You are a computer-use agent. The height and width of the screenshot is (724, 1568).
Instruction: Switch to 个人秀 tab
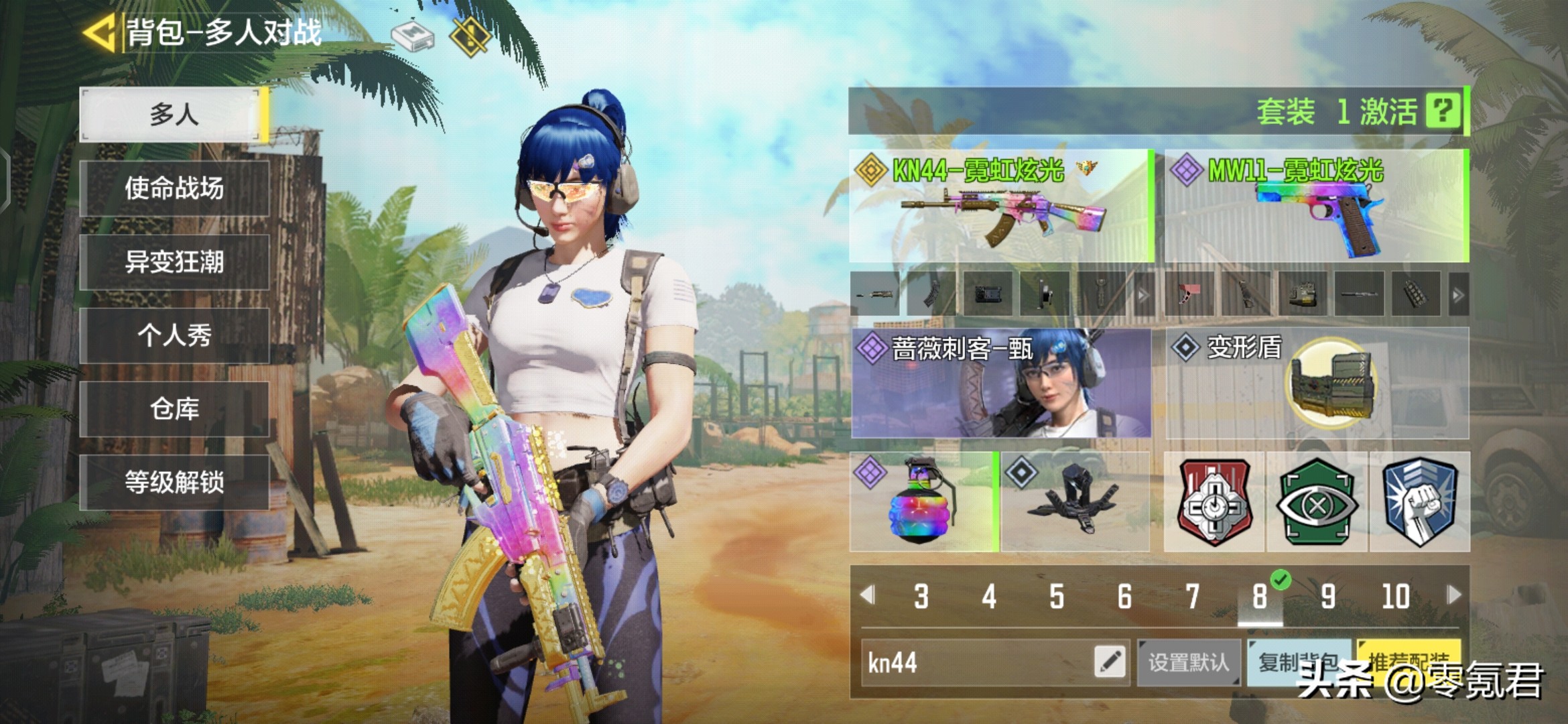174,335
